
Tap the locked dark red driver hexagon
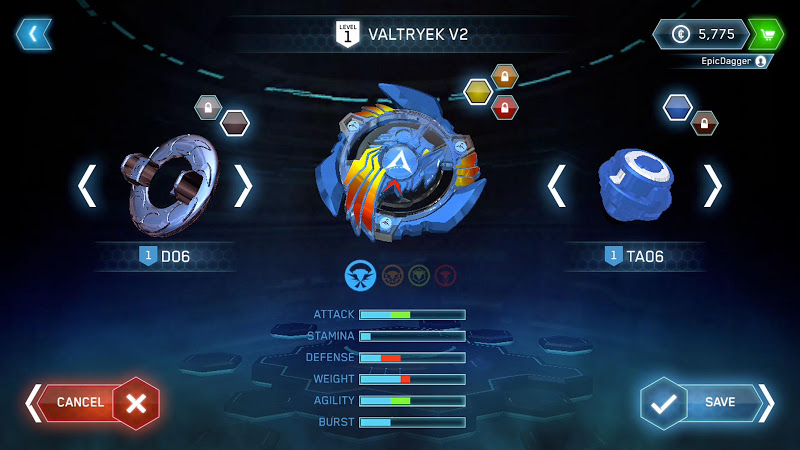pos(704,123)
